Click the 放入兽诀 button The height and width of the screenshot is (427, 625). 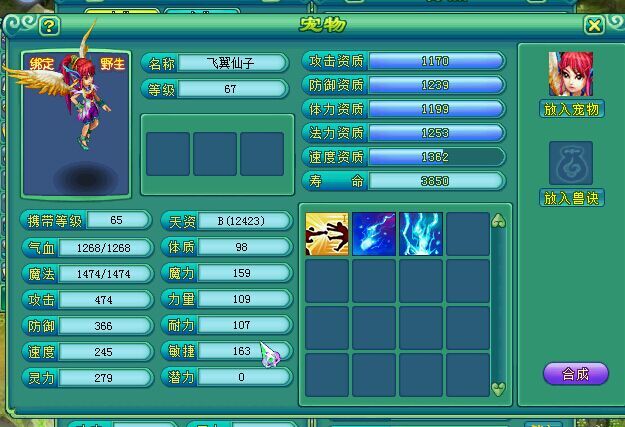tap(571, 198)
